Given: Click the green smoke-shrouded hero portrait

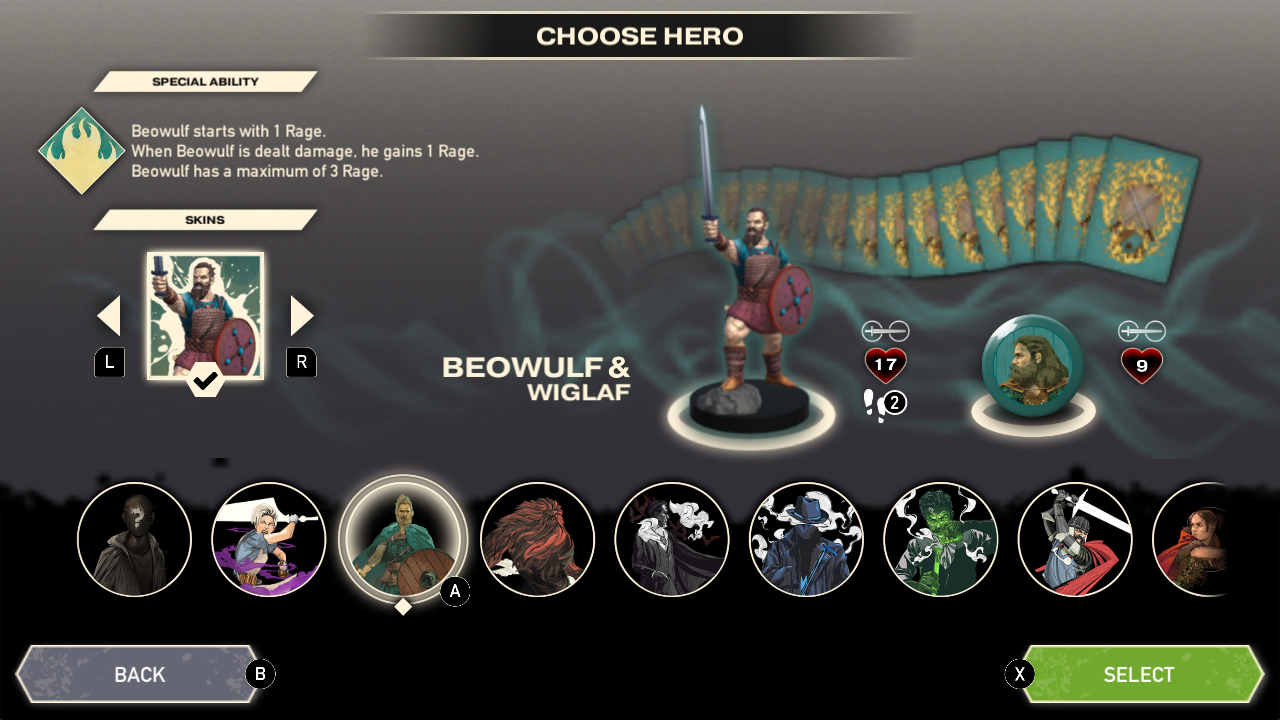Looking at the screenshot, I should [x=941, y=540].
